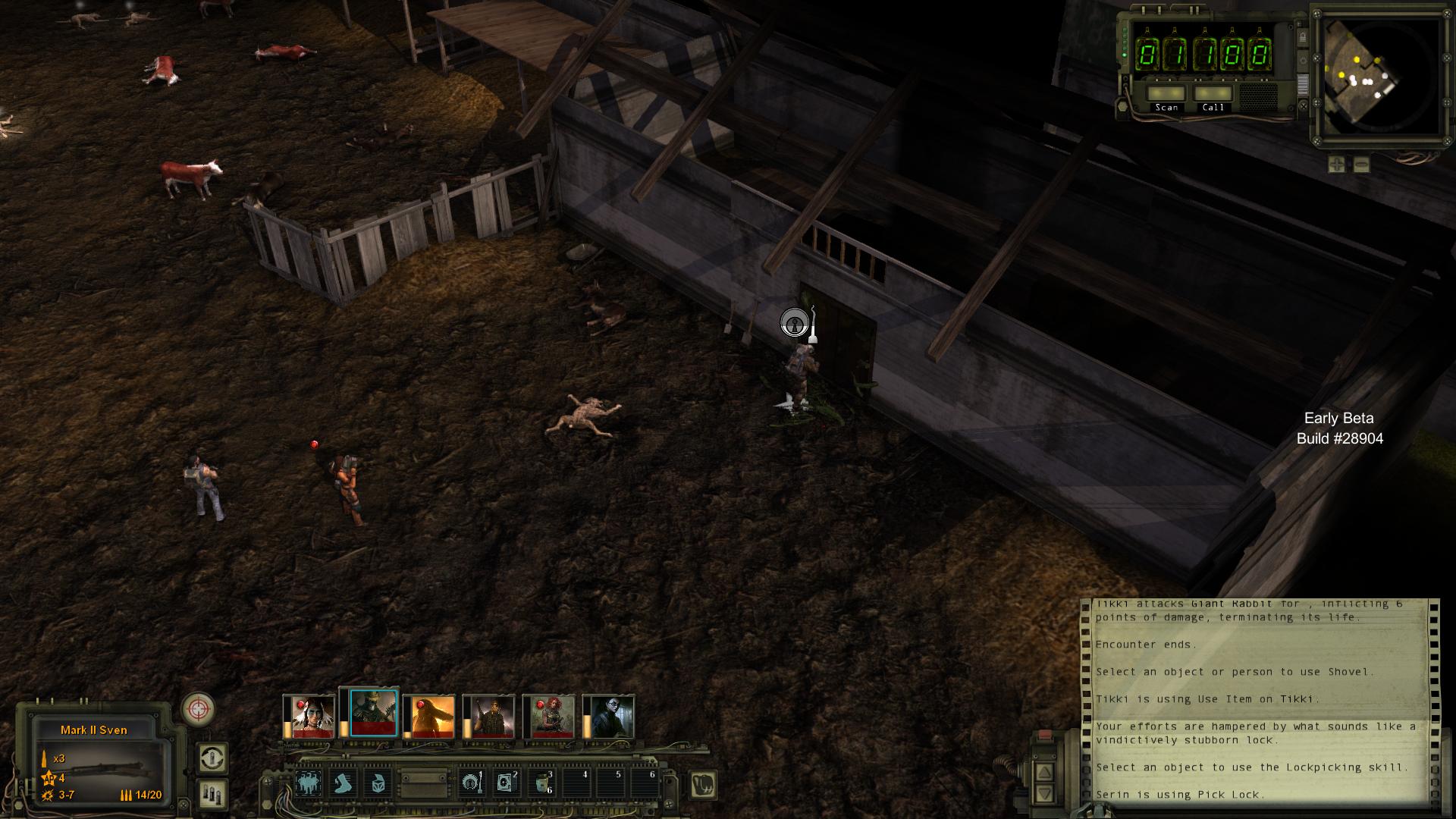This screenshot has height=819, width=1456.
Task: Click the reload weapon button
Action: point(212,758)
